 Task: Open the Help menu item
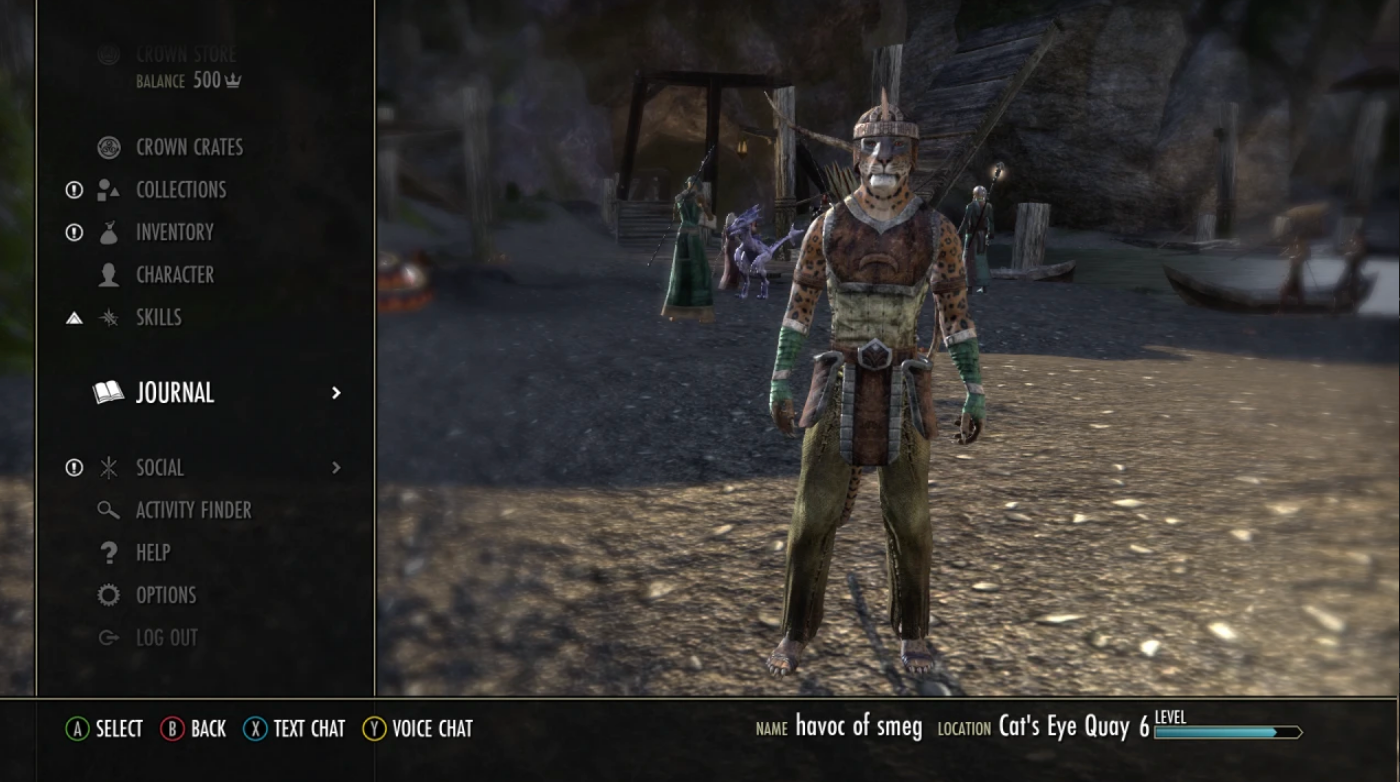click(x=154, y=552)
